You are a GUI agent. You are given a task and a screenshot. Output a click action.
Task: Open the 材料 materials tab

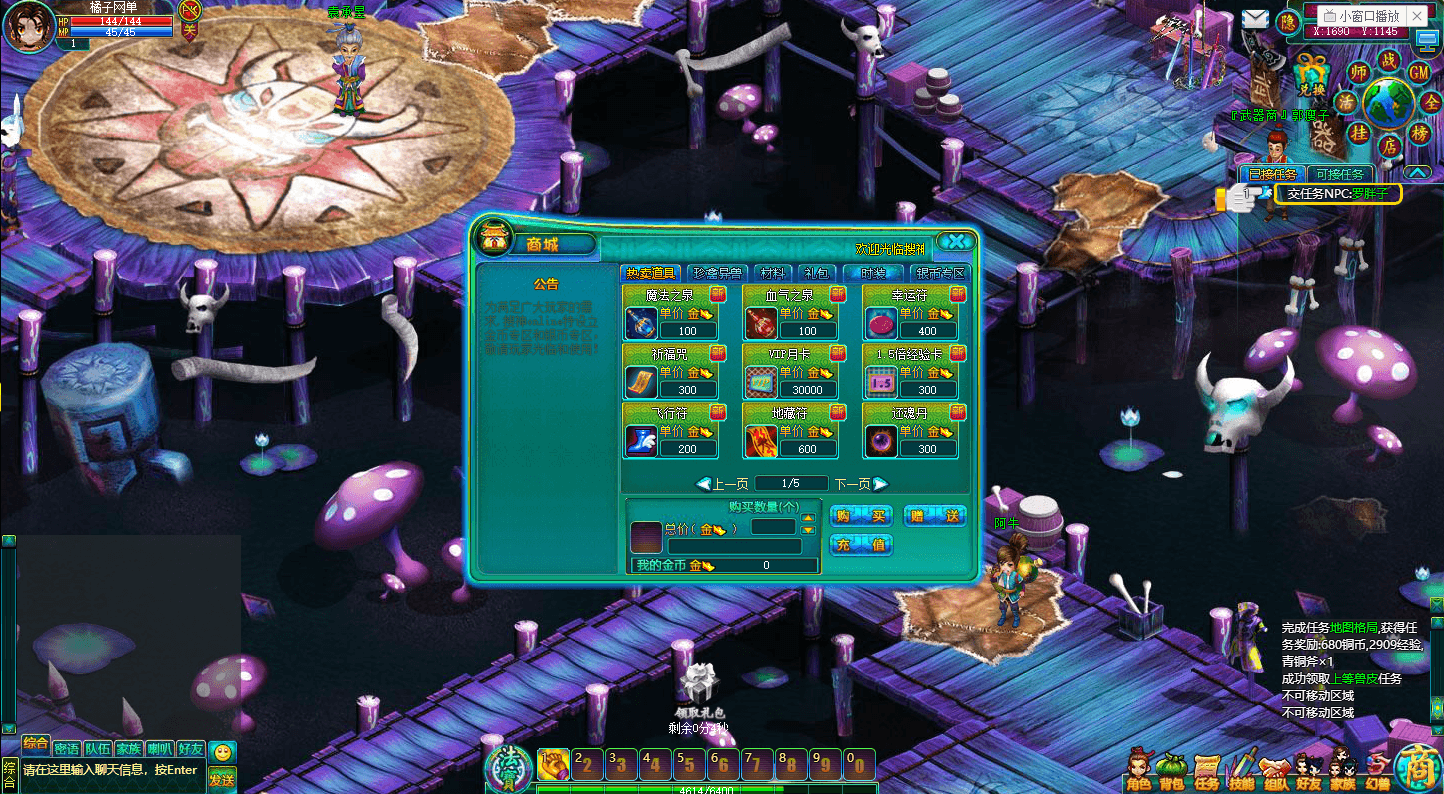(x=772, y=273)
